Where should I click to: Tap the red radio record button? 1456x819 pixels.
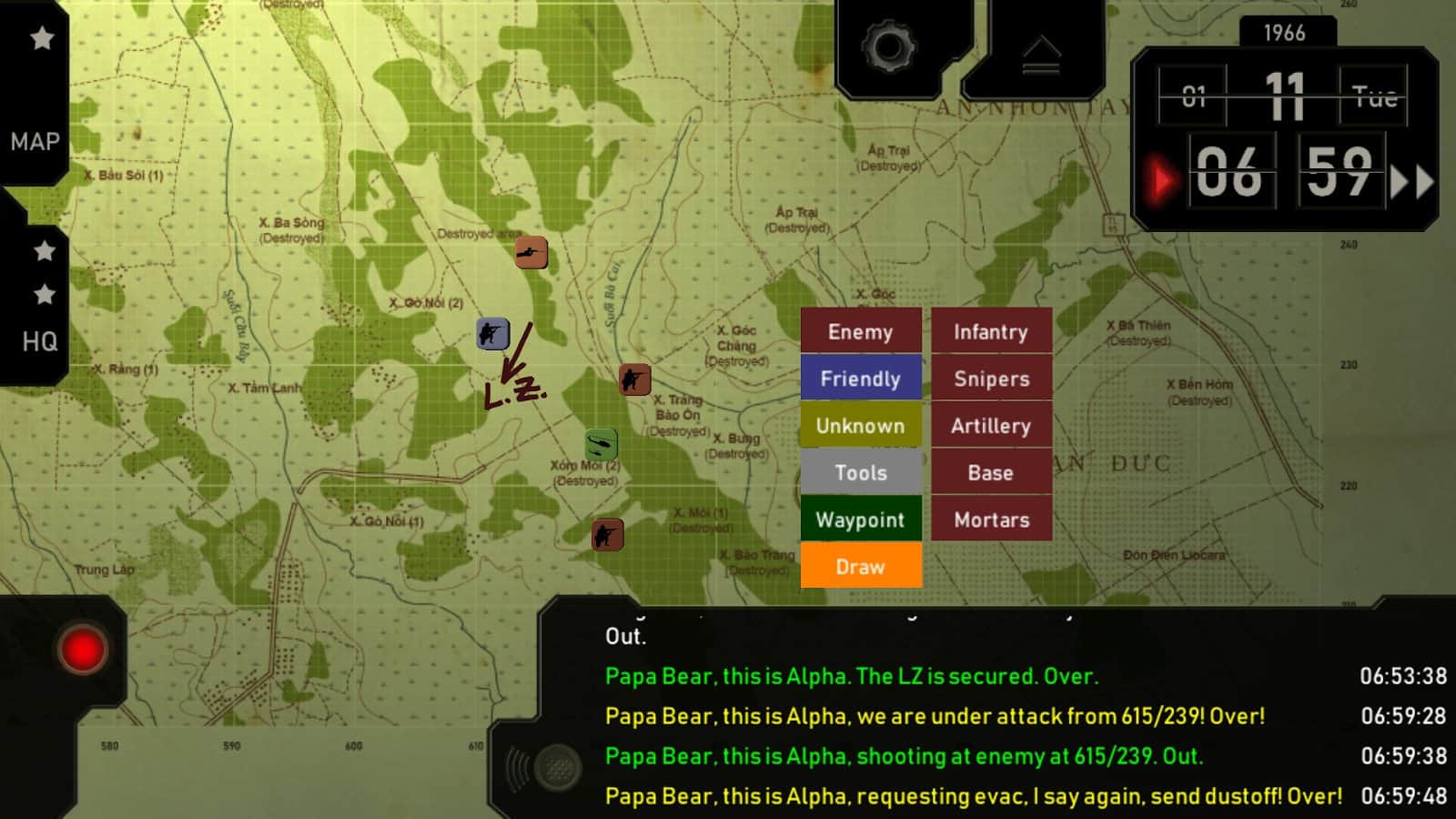click(x=82, y=650)
